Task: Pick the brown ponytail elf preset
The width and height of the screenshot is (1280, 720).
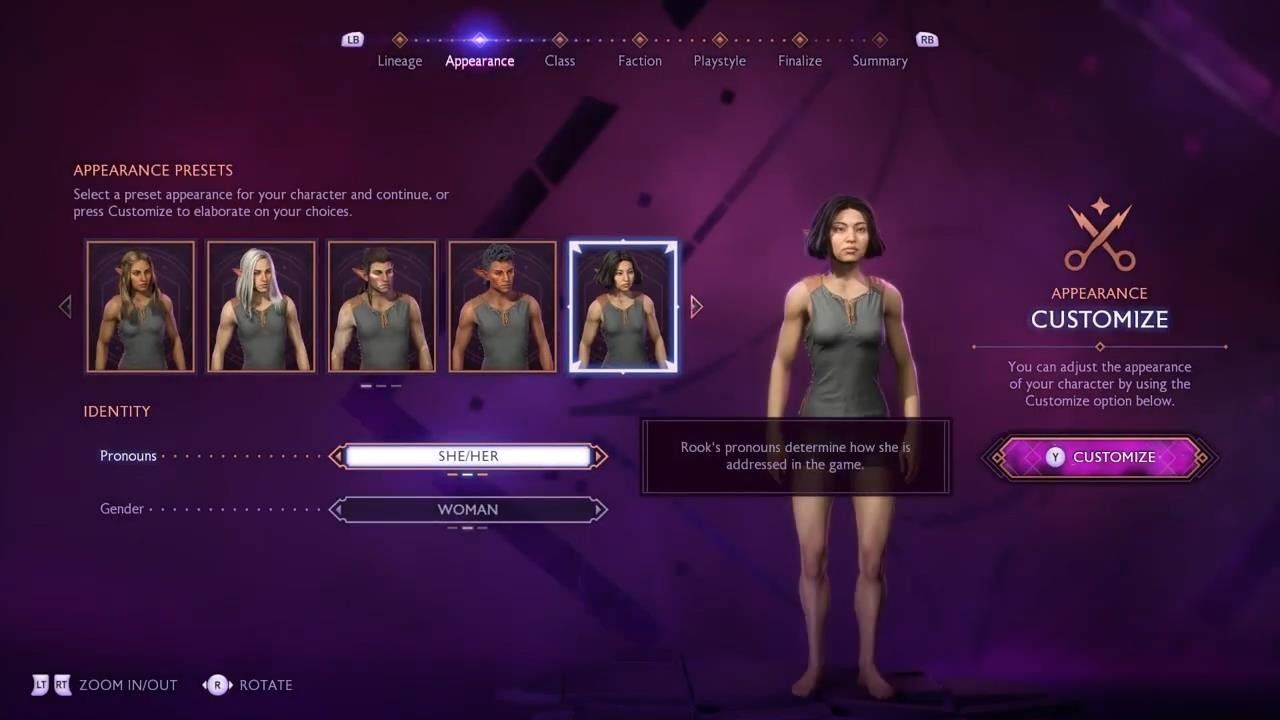Action: pyautogui.click(x=382, y=306)
